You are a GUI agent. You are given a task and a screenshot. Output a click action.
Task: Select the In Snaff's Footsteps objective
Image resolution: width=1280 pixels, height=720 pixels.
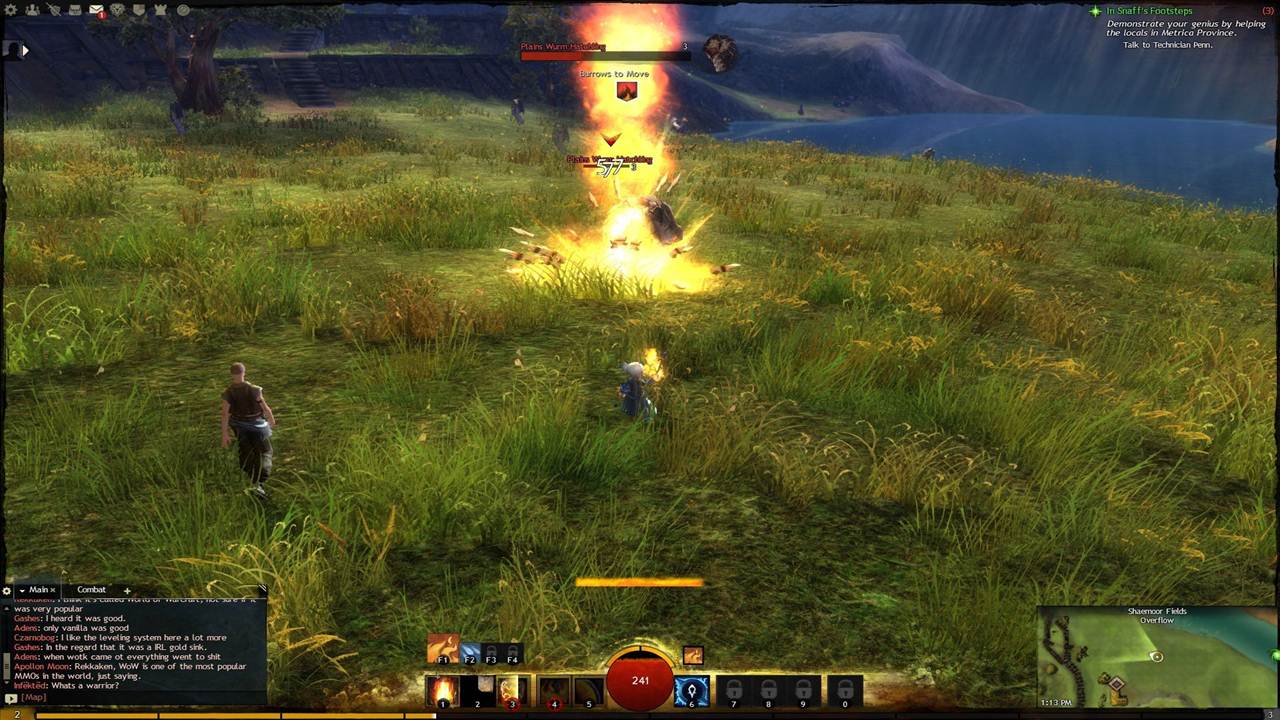tap(1149, 11)
